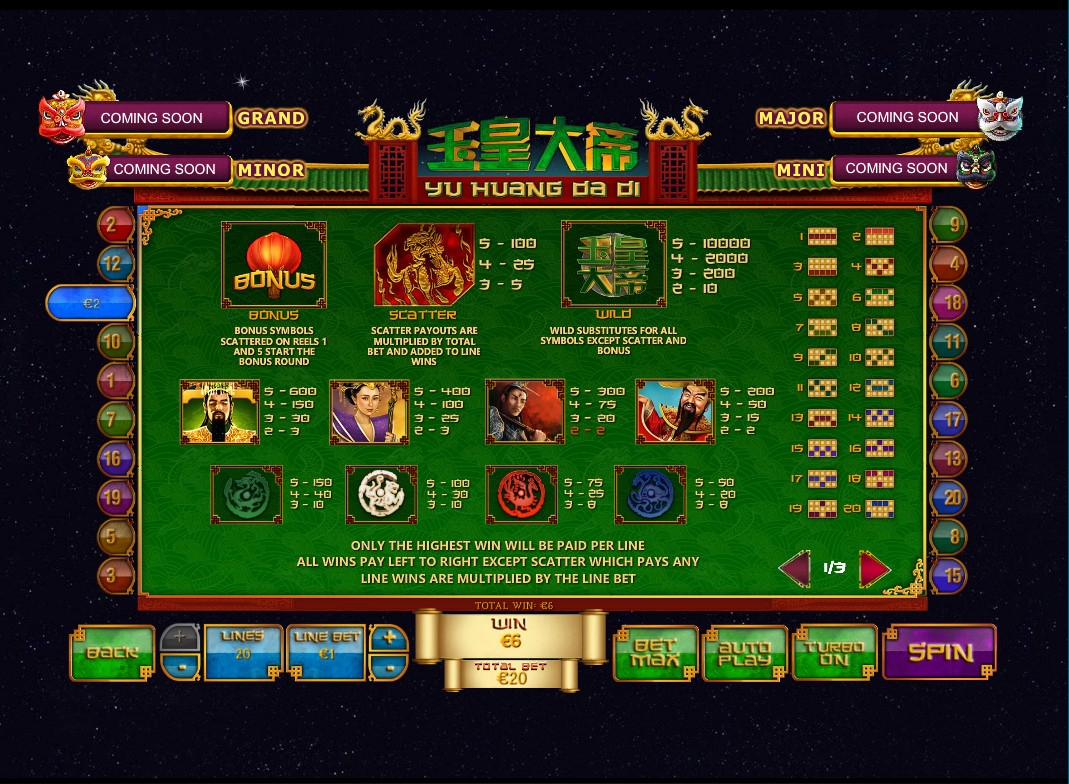Go to the previous paytable page
The height and width of the screenshot is (784, 1069).
point(796,568)
